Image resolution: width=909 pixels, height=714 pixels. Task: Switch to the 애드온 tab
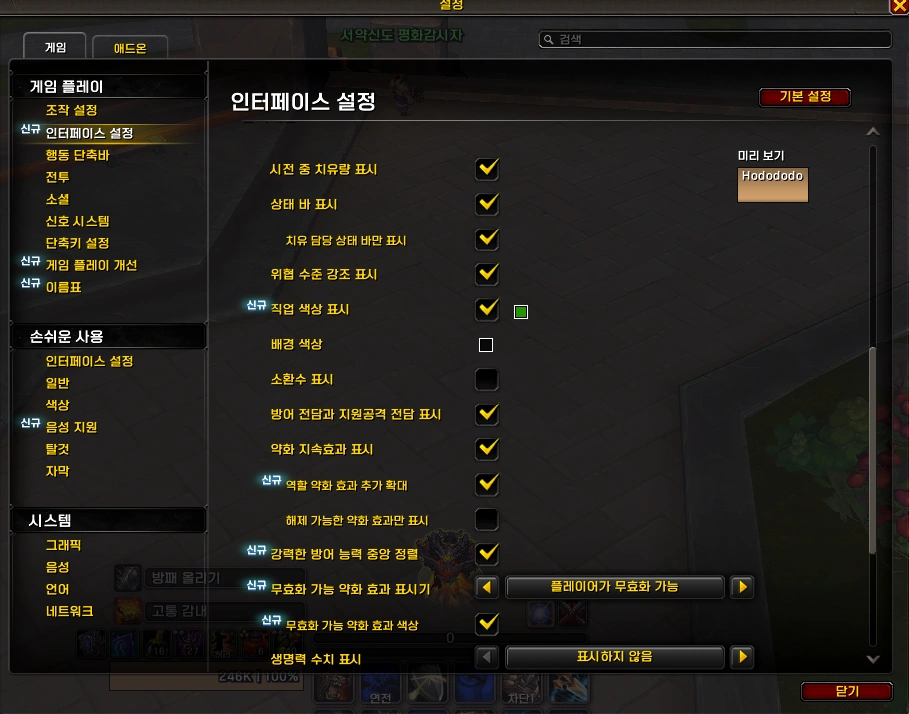point(129,47)
